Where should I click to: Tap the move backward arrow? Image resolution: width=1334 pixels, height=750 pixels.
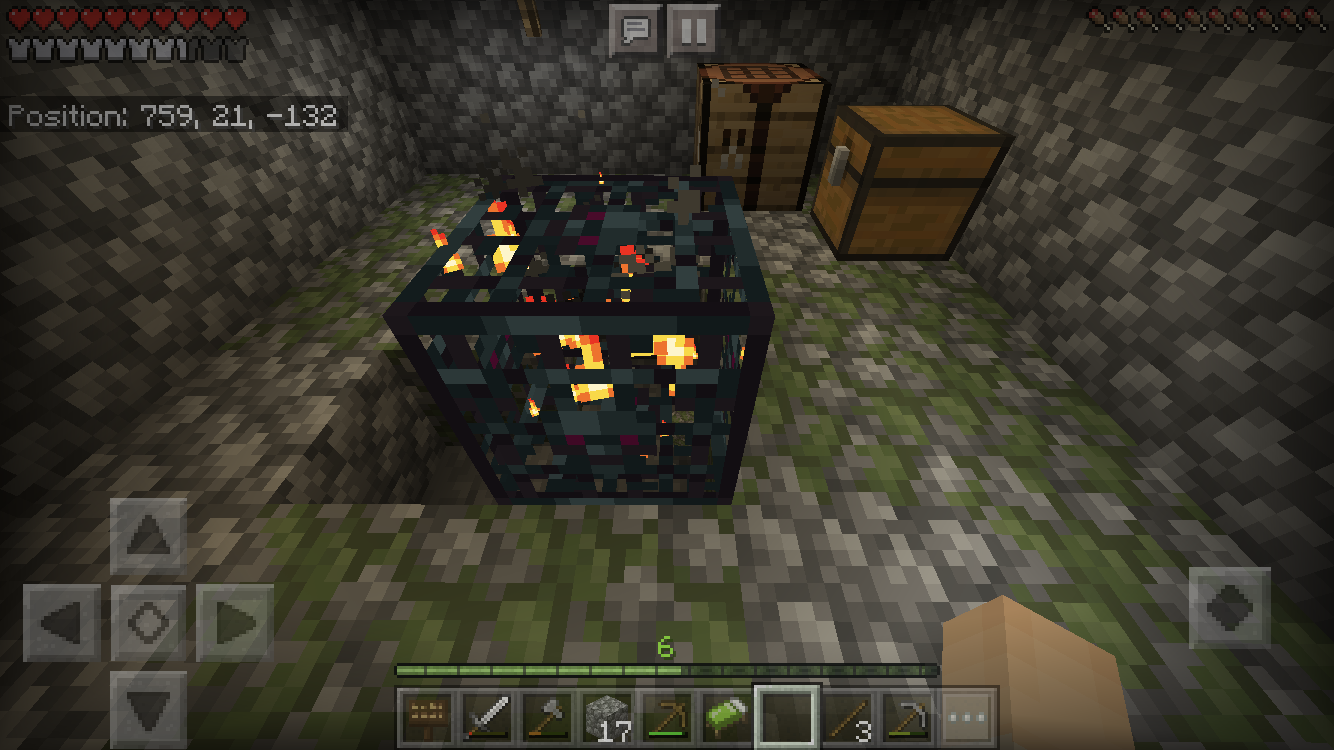[148, 708]
